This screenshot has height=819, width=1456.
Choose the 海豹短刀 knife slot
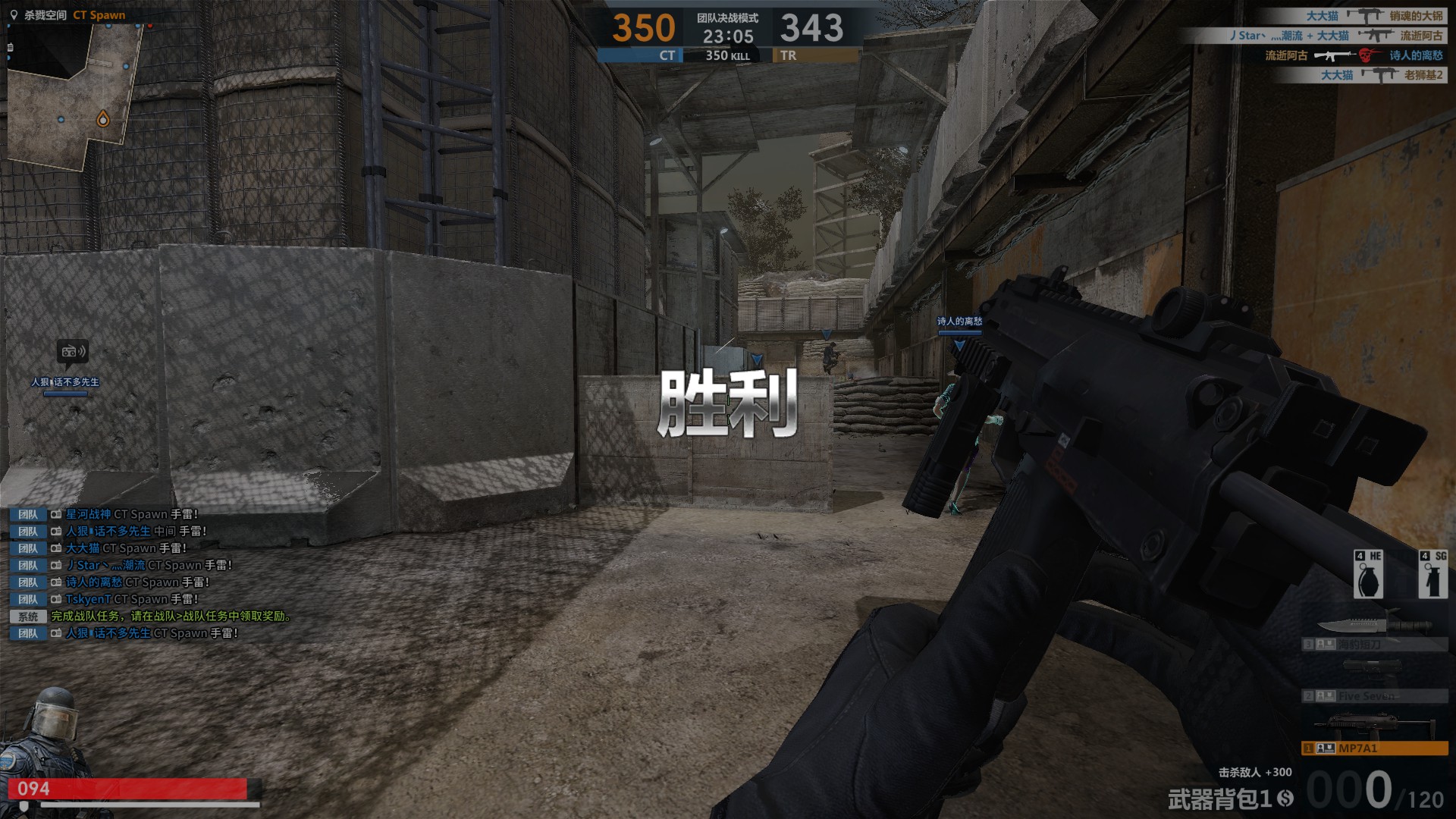pyautogui.click(x=1374, y=644)
